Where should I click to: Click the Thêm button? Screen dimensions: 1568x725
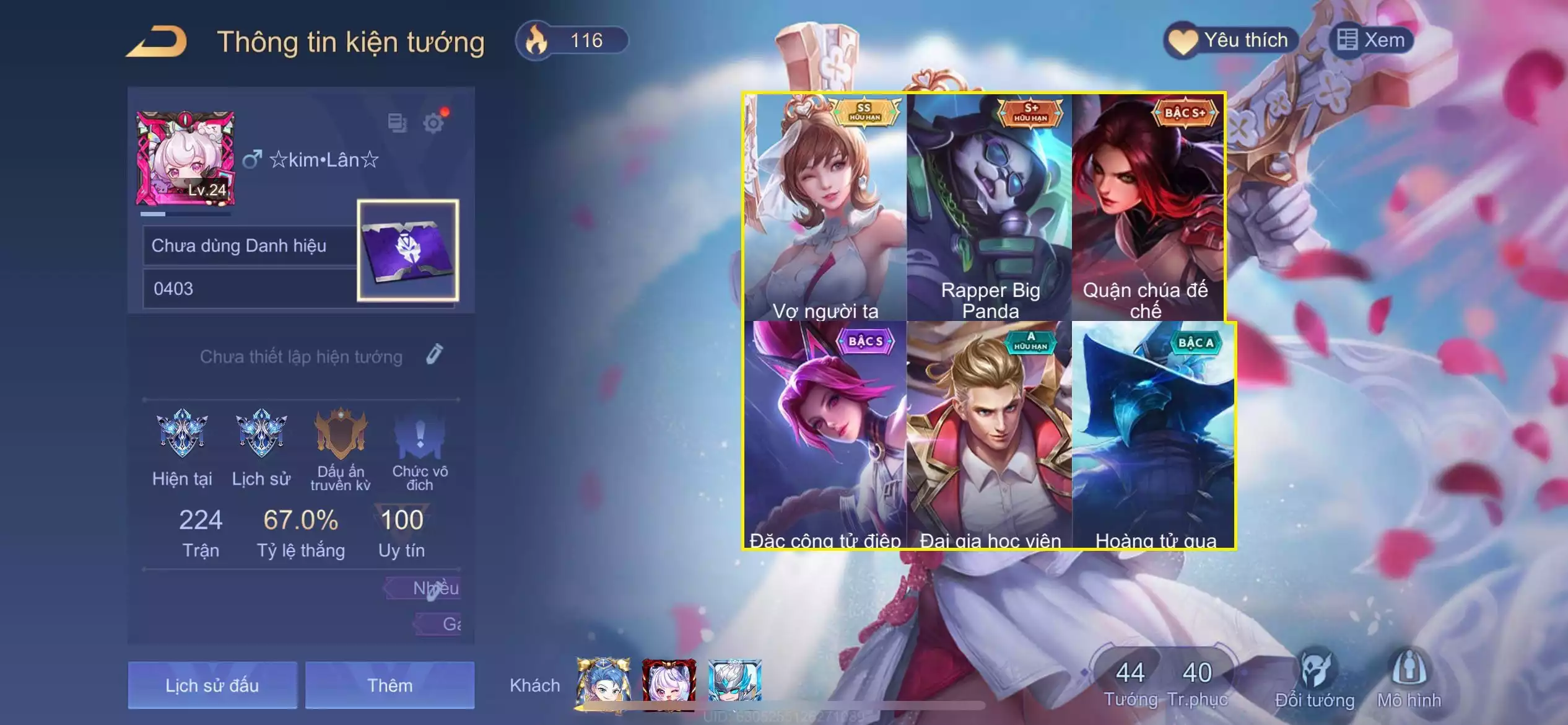[390, 685]
